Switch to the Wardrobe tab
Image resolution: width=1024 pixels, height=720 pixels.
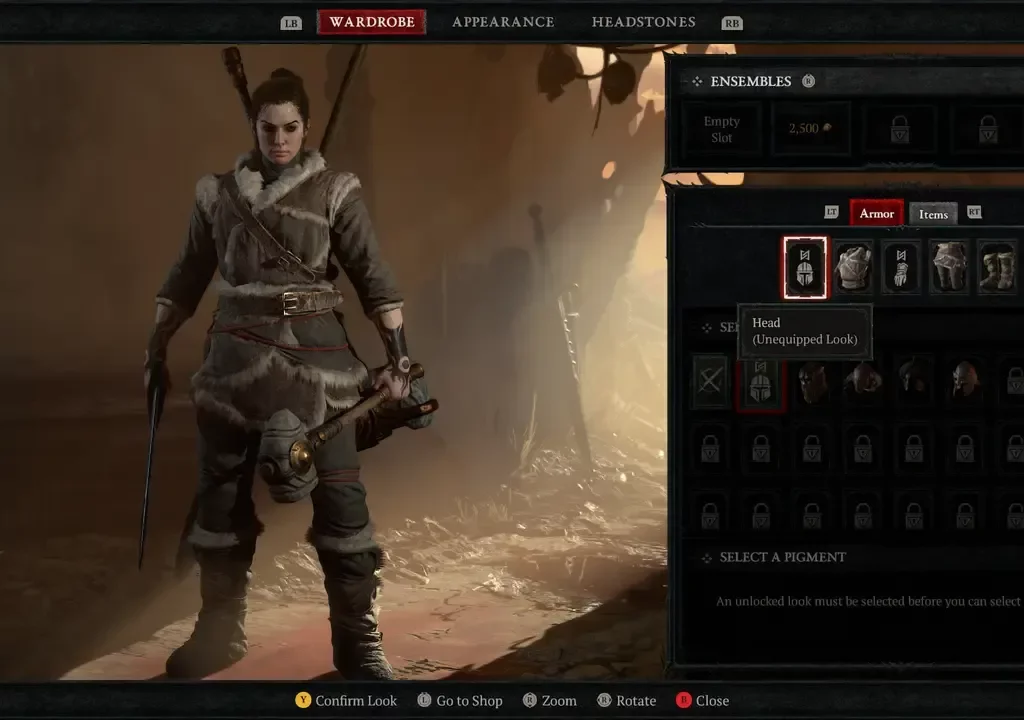coord(371,22)
